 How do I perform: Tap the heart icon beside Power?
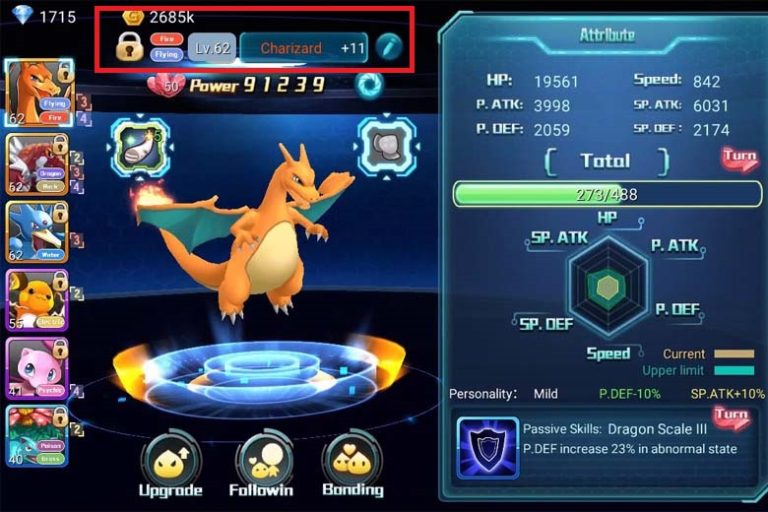click(166, 86)
